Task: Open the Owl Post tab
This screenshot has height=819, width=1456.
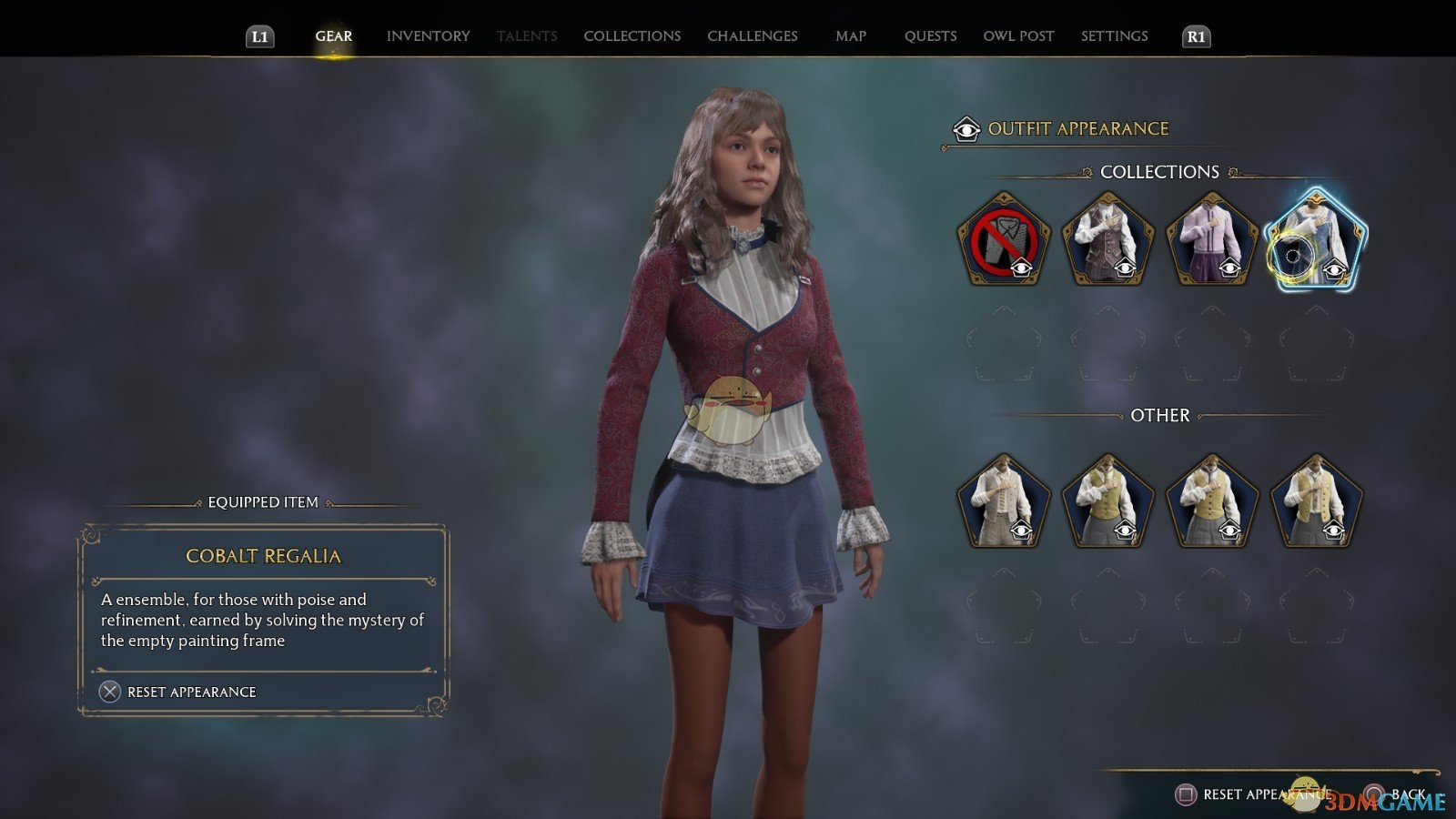Action: point(1018,36)
